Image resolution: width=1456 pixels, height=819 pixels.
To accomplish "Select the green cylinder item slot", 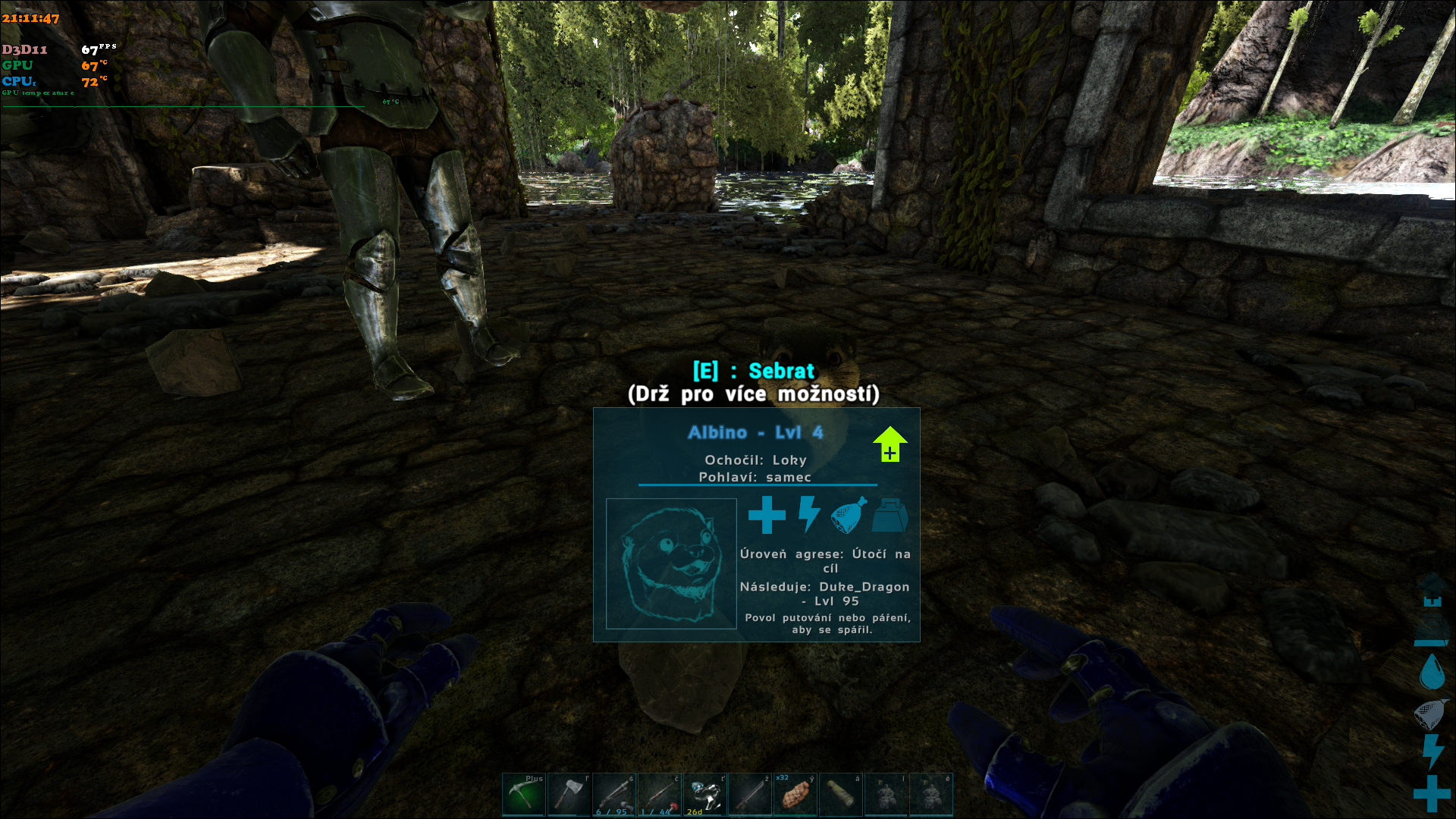I will [x=840, y=795].
